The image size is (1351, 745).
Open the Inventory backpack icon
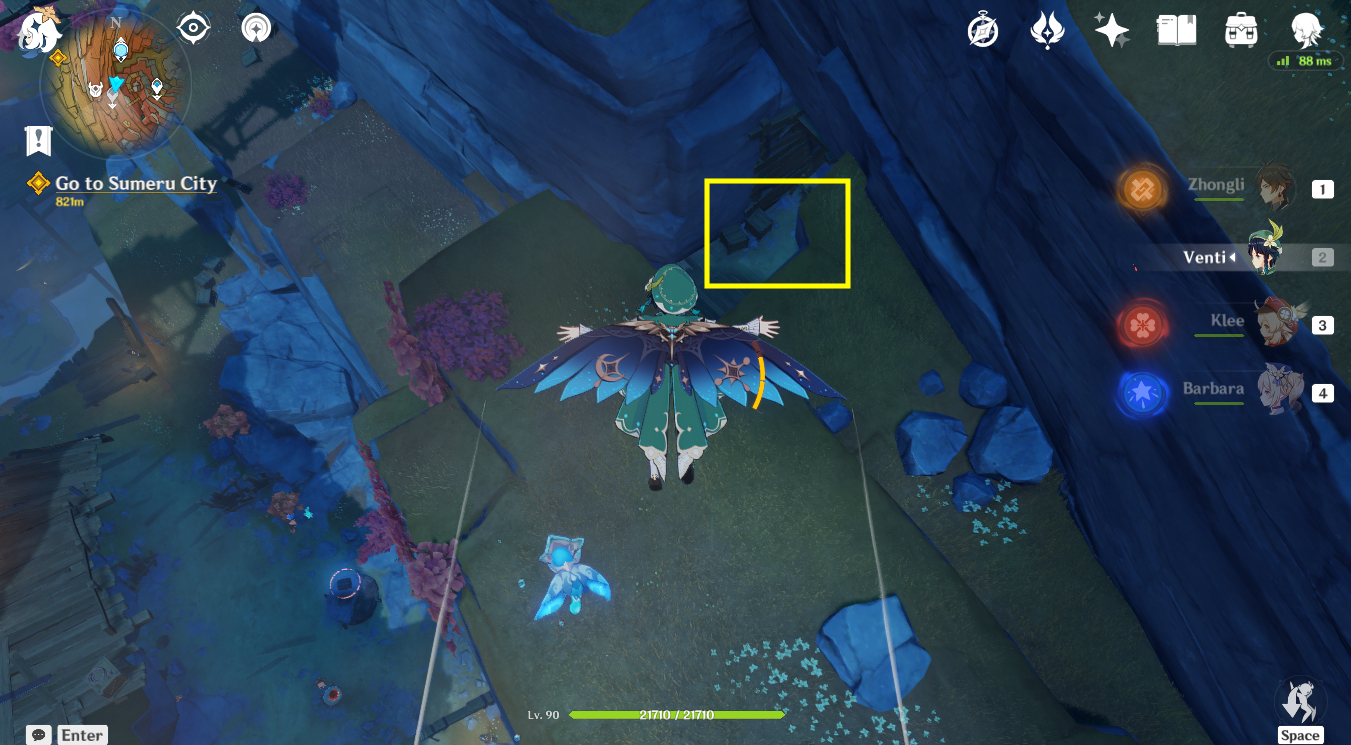(1241, 30)
